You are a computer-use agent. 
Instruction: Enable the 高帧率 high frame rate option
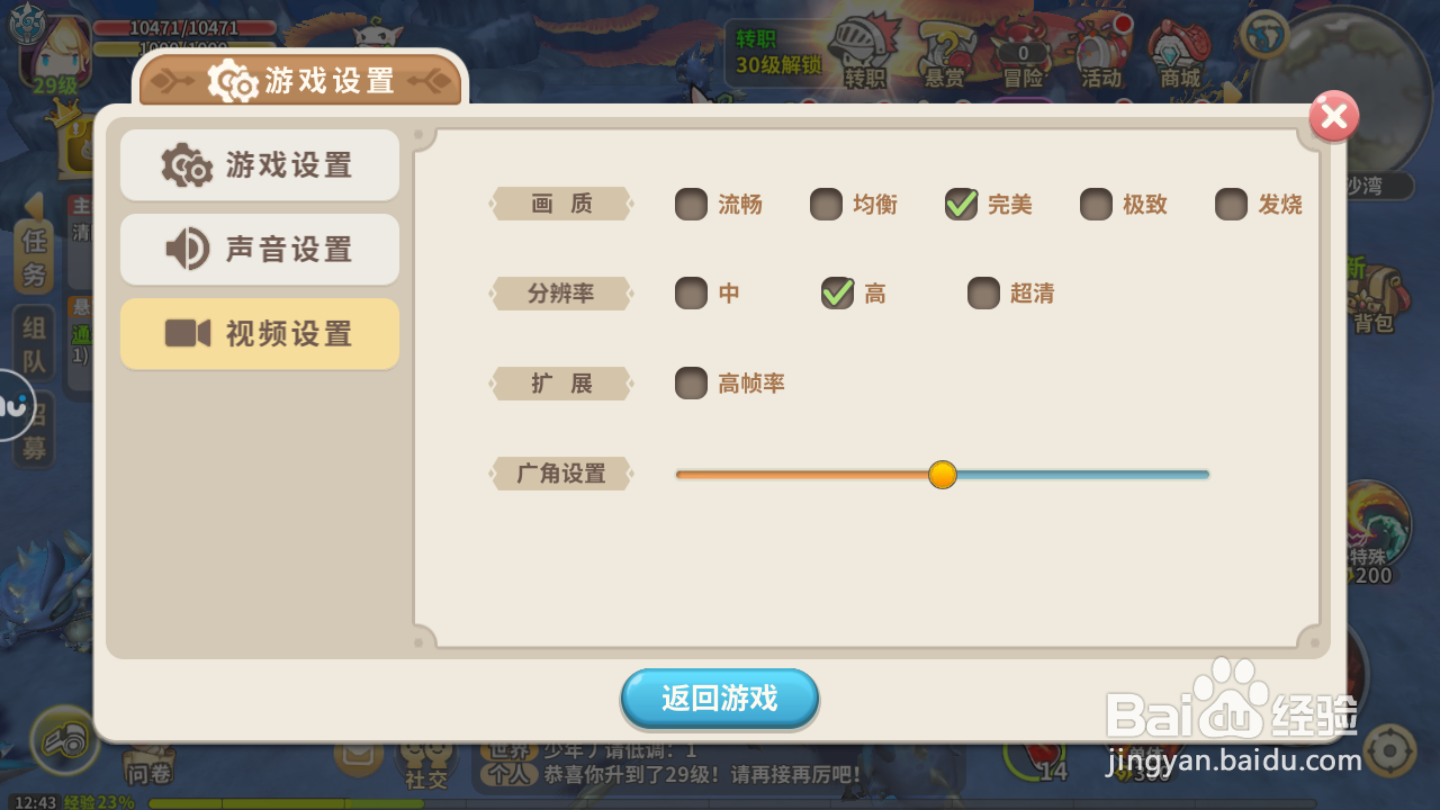tap(690, 383)
